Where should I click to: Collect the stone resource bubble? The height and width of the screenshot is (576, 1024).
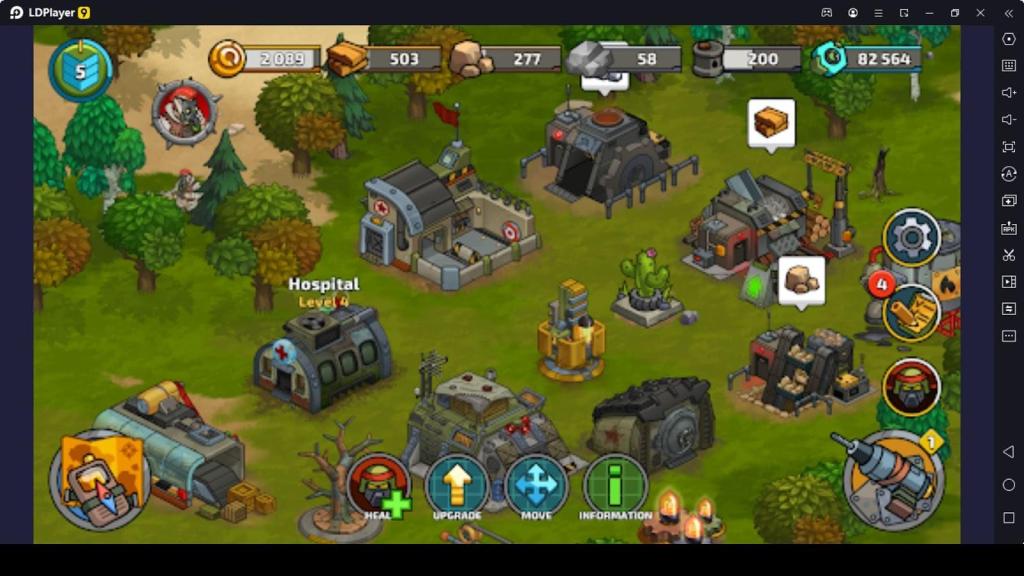coord(801,279)
